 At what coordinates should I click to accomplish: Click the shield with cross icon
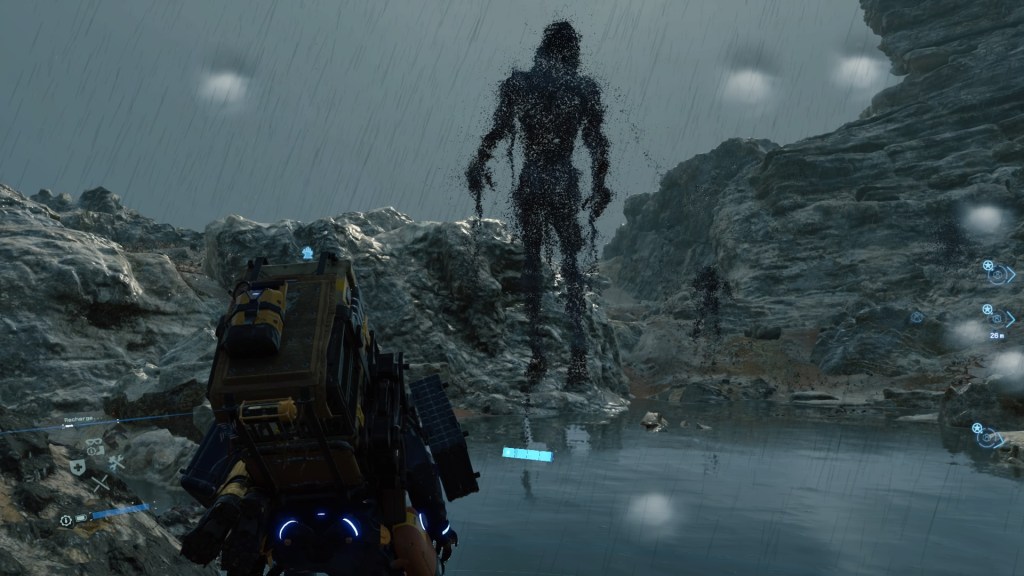tap(76, 466)
